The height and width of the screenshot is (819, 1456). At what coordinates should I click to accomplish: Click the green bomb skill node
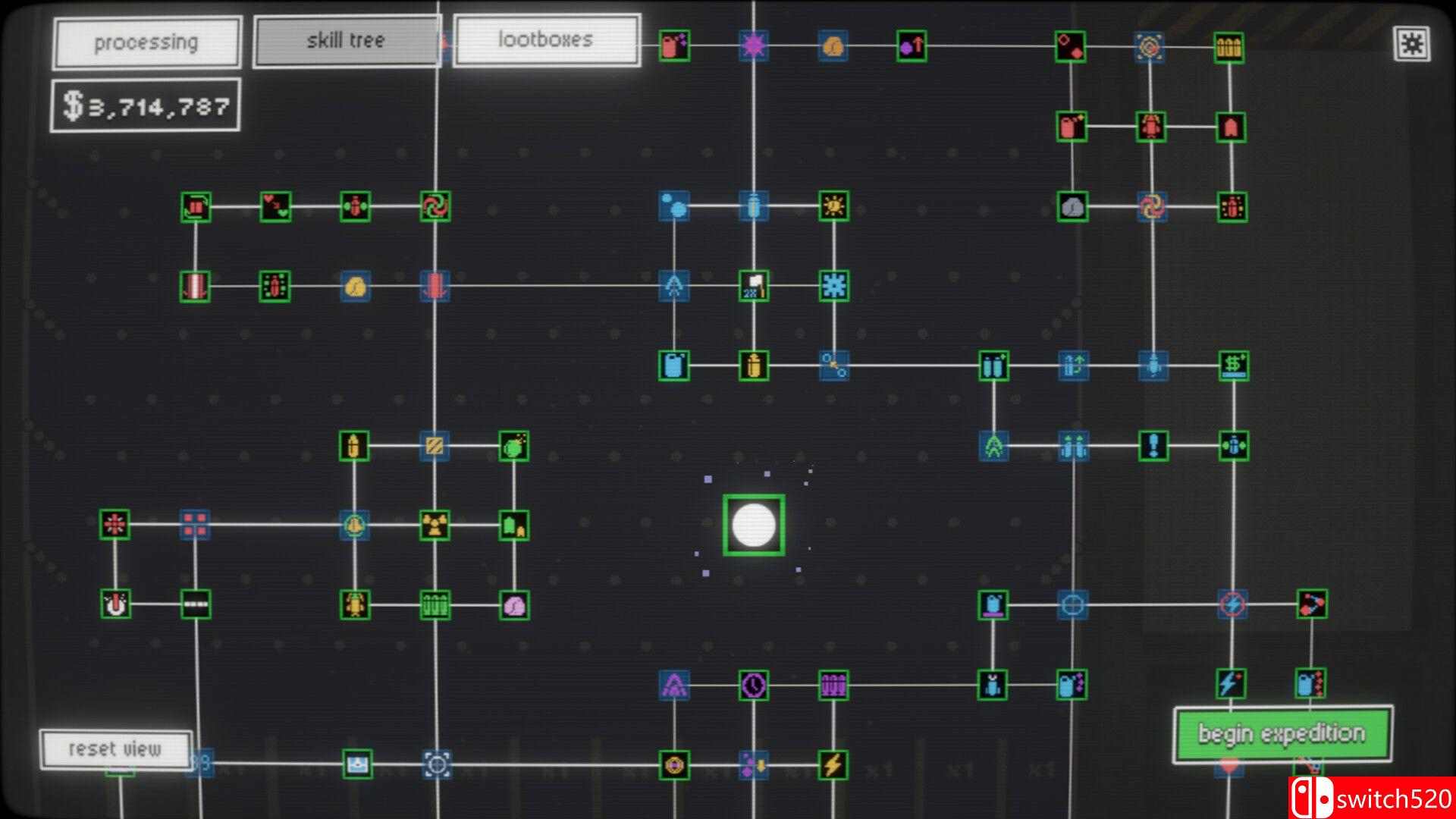pyautogui.click(x=515, y=447)
